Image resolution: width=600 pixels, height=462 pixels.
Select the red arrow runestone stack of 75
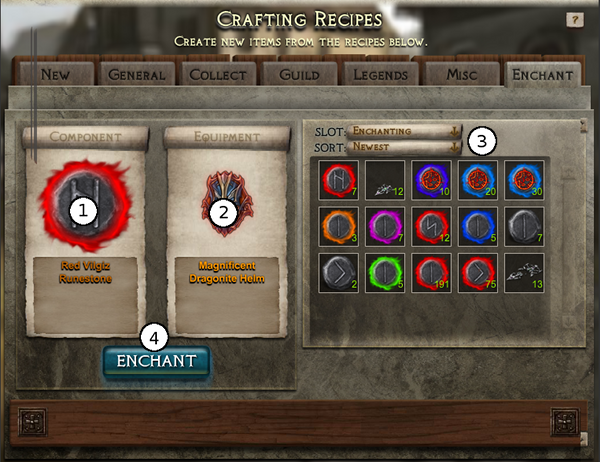(477, 272)
